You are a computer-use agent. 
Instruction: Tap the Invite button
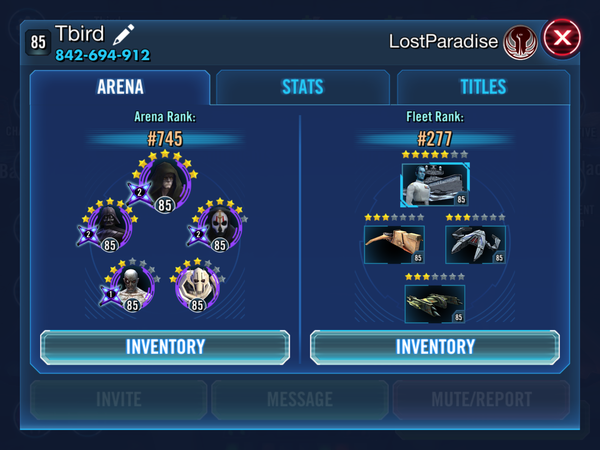(x=119, y=400)
